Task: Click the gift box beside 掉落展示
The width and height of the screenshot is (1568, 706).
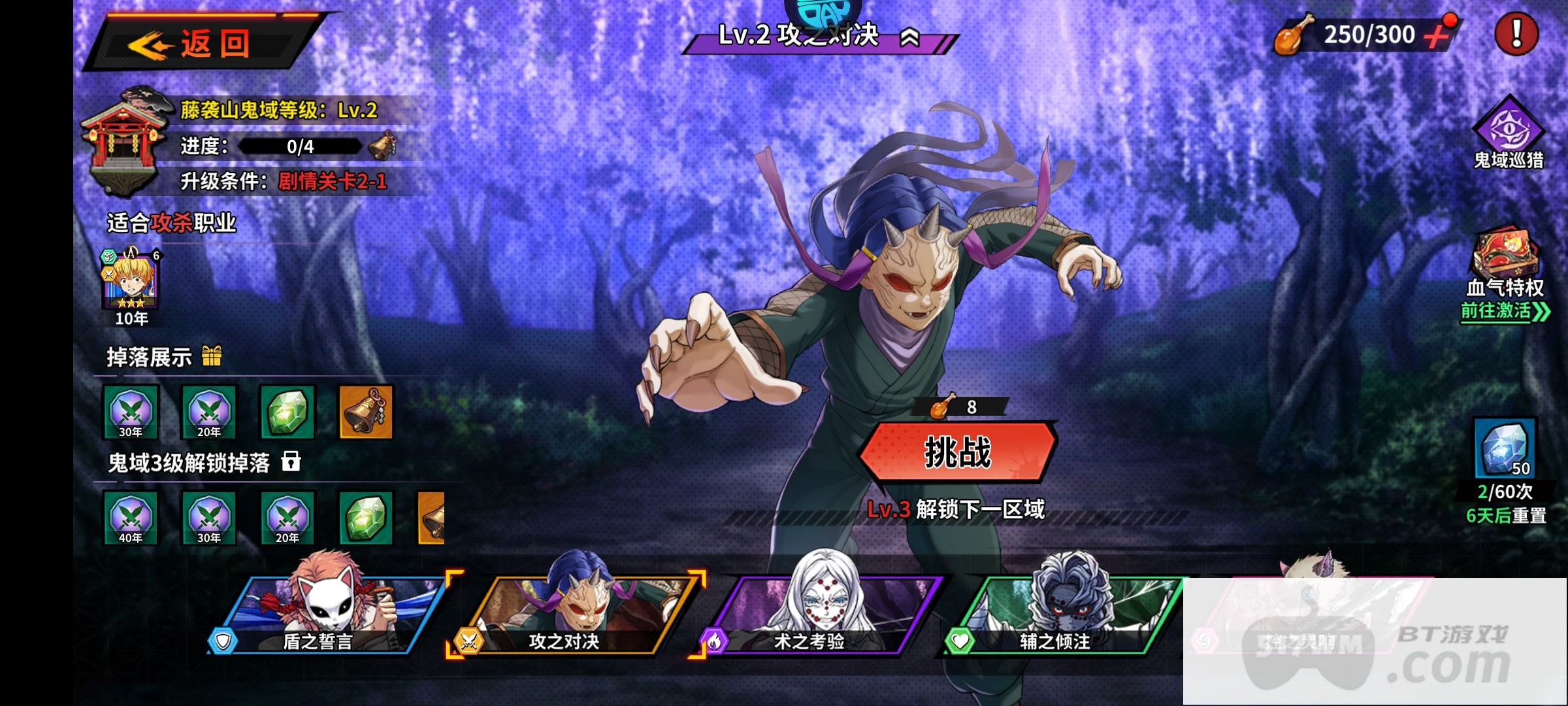Action: [212, 356]
